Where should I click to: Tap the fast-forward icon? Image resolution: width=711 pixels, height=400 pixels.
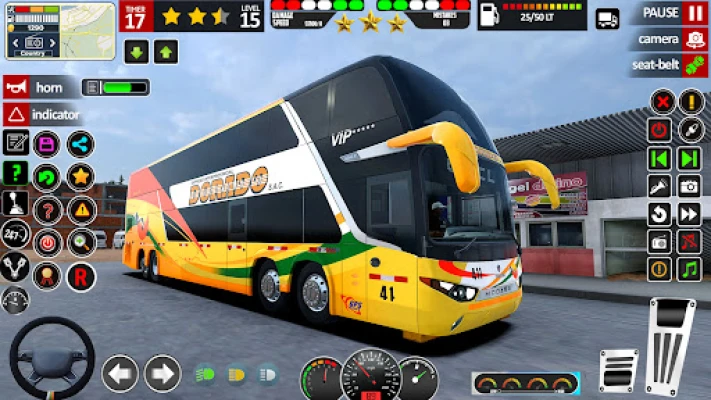point(689,214)
